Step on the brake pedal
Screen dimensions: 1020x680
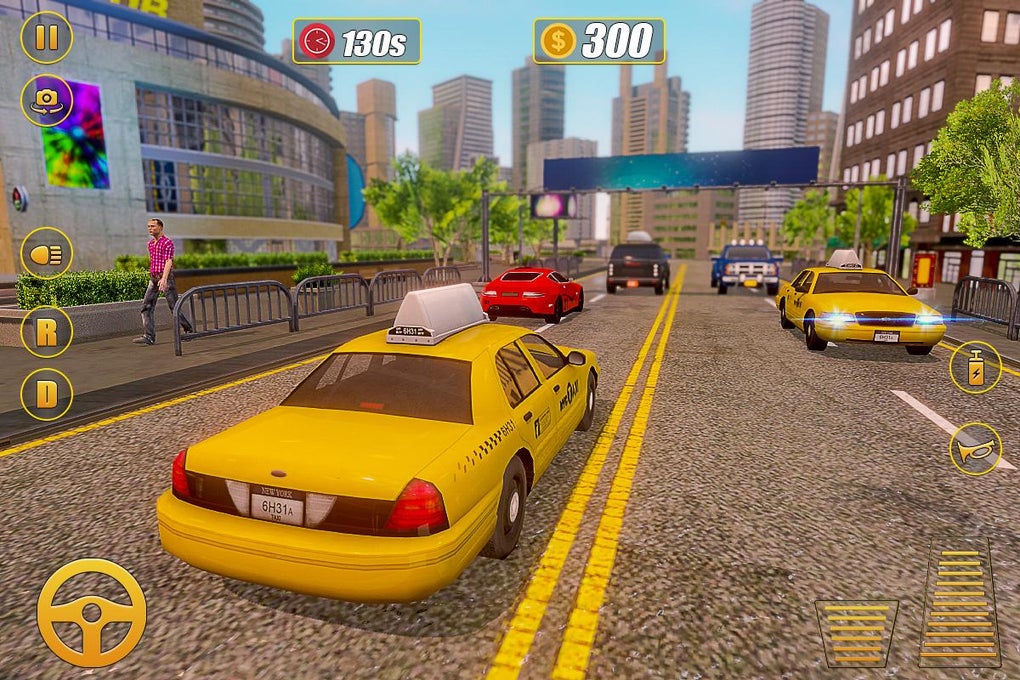click(x=856, y=633)
